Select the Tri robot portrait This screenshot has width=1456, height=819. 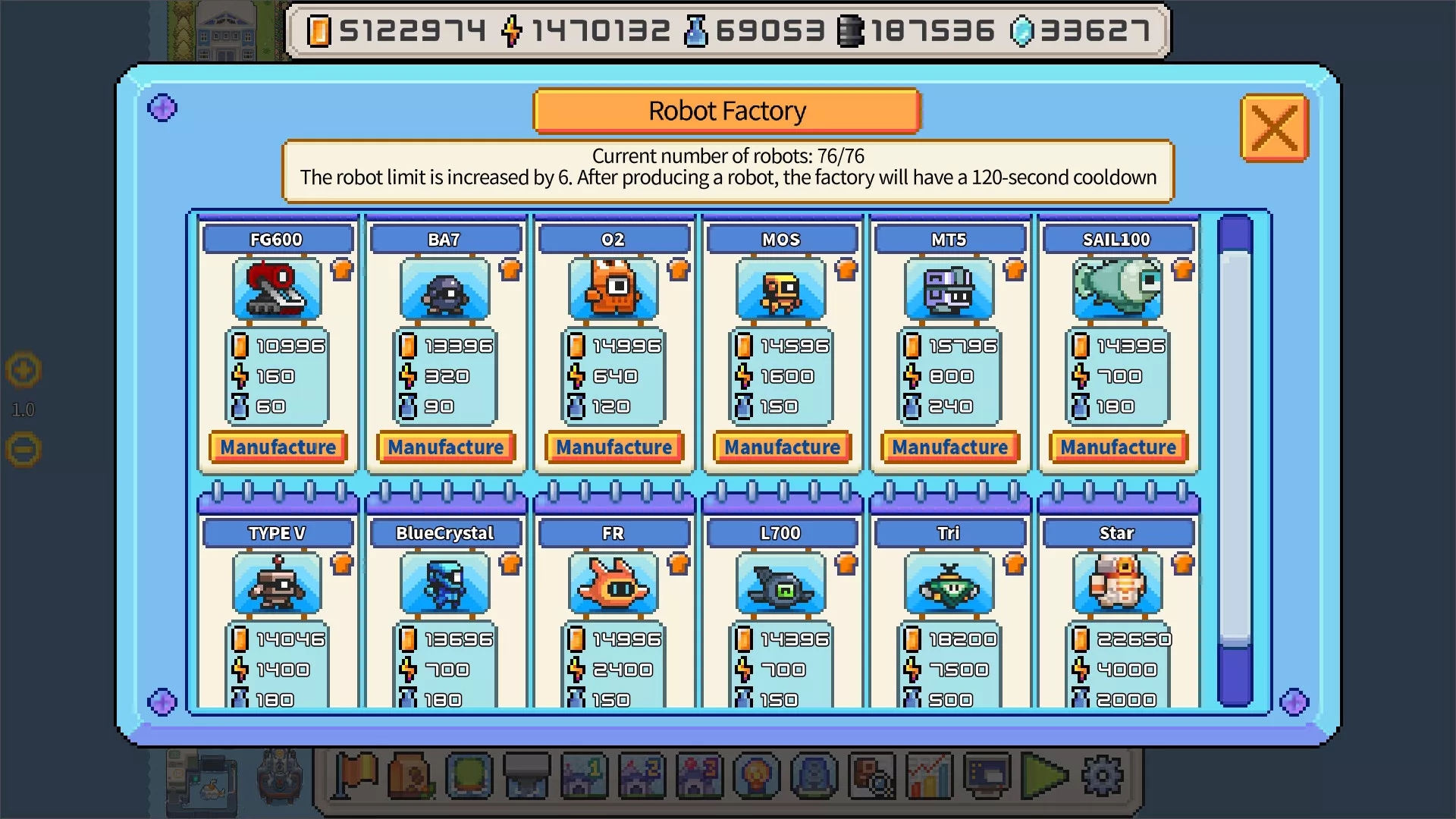tap(949, 582)
